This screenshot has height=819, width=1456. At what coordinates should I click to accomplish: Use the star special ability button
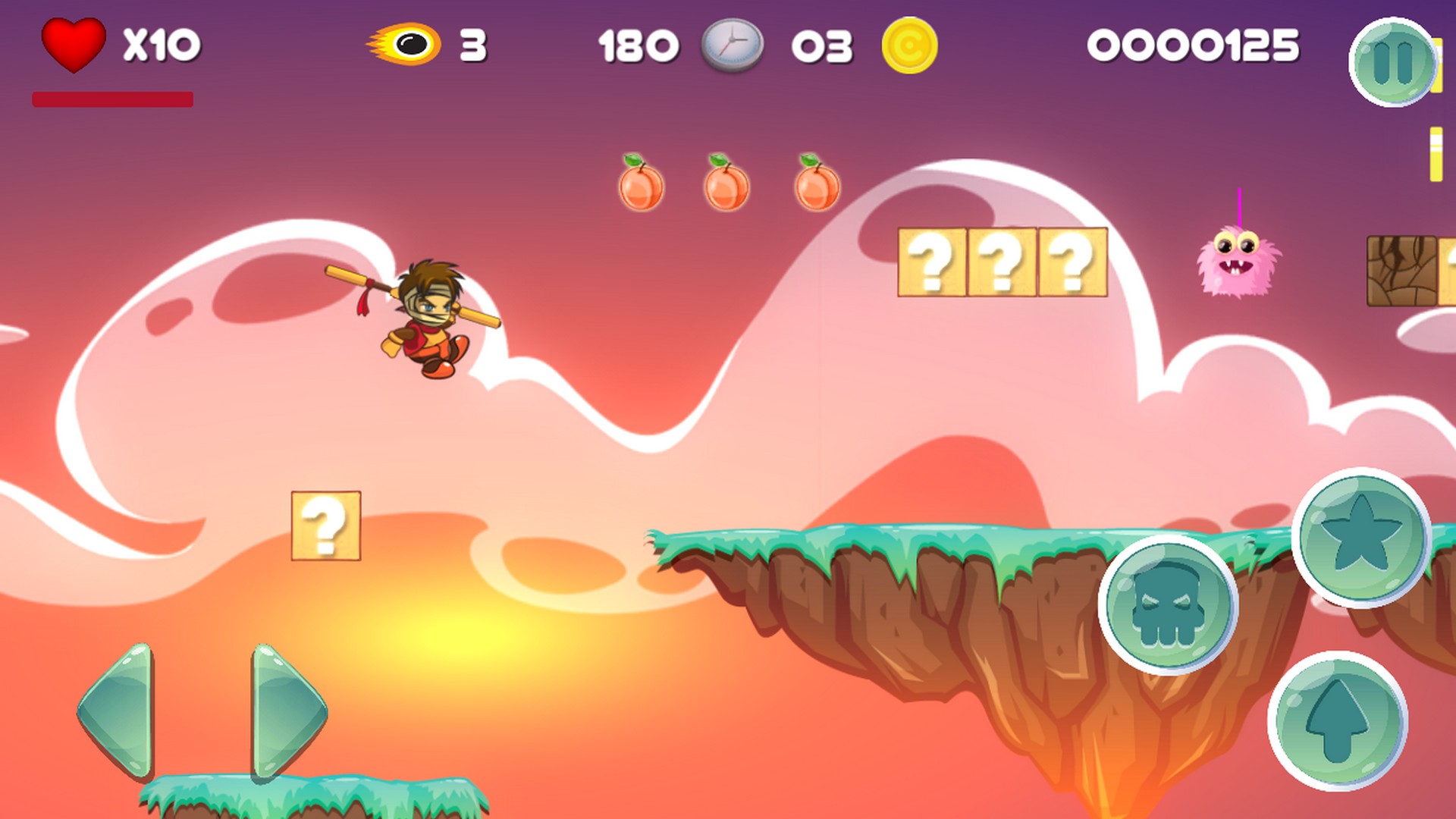coord(1361,537)
